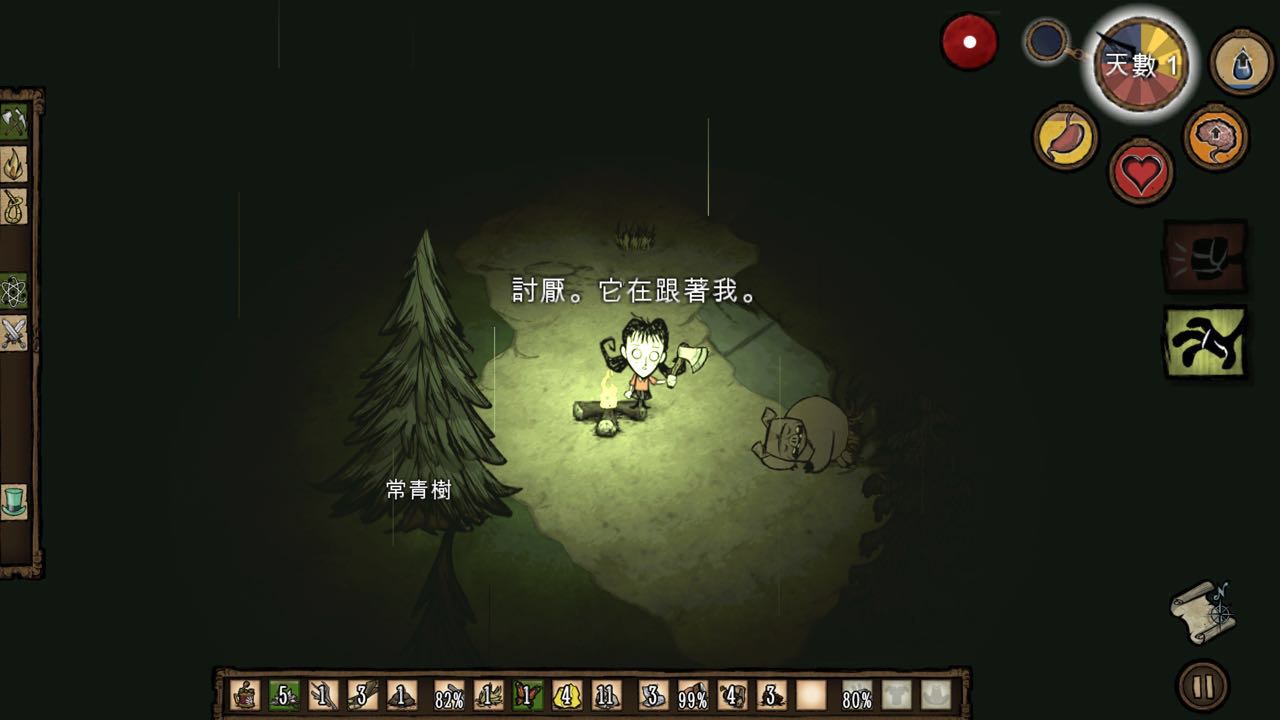Open the Dress top hat crafting category
1280x720 pixels.
point(14,502)
